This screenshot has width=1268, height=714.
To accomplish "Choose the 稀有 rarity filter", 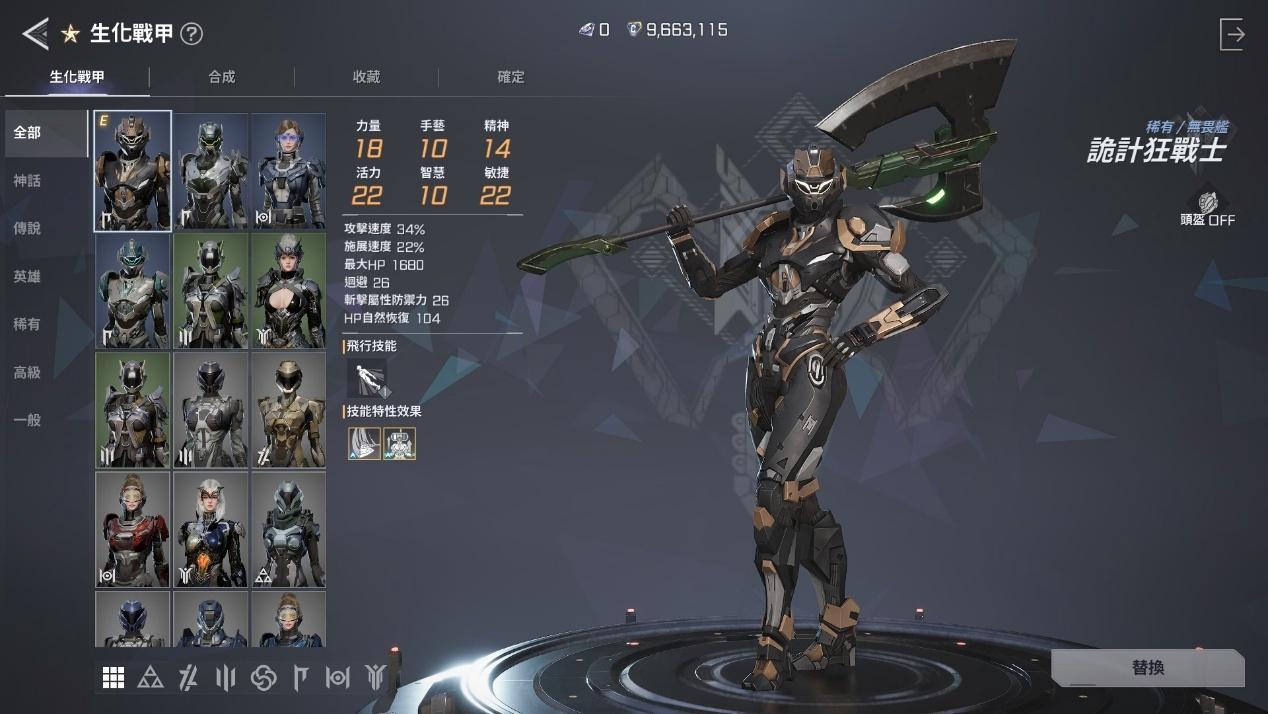I will (28, 325).
